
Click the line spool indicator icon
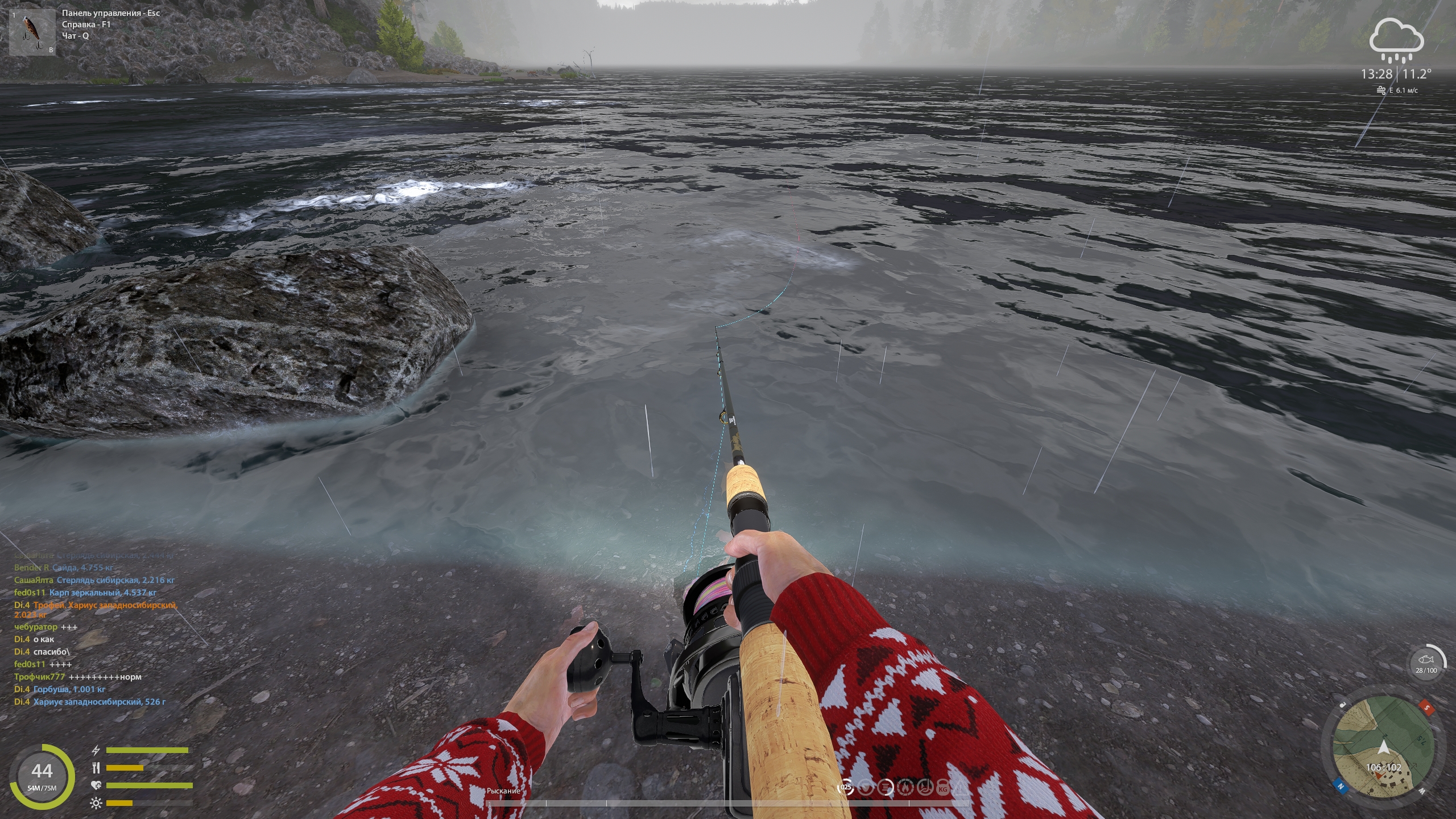point(885,788)
